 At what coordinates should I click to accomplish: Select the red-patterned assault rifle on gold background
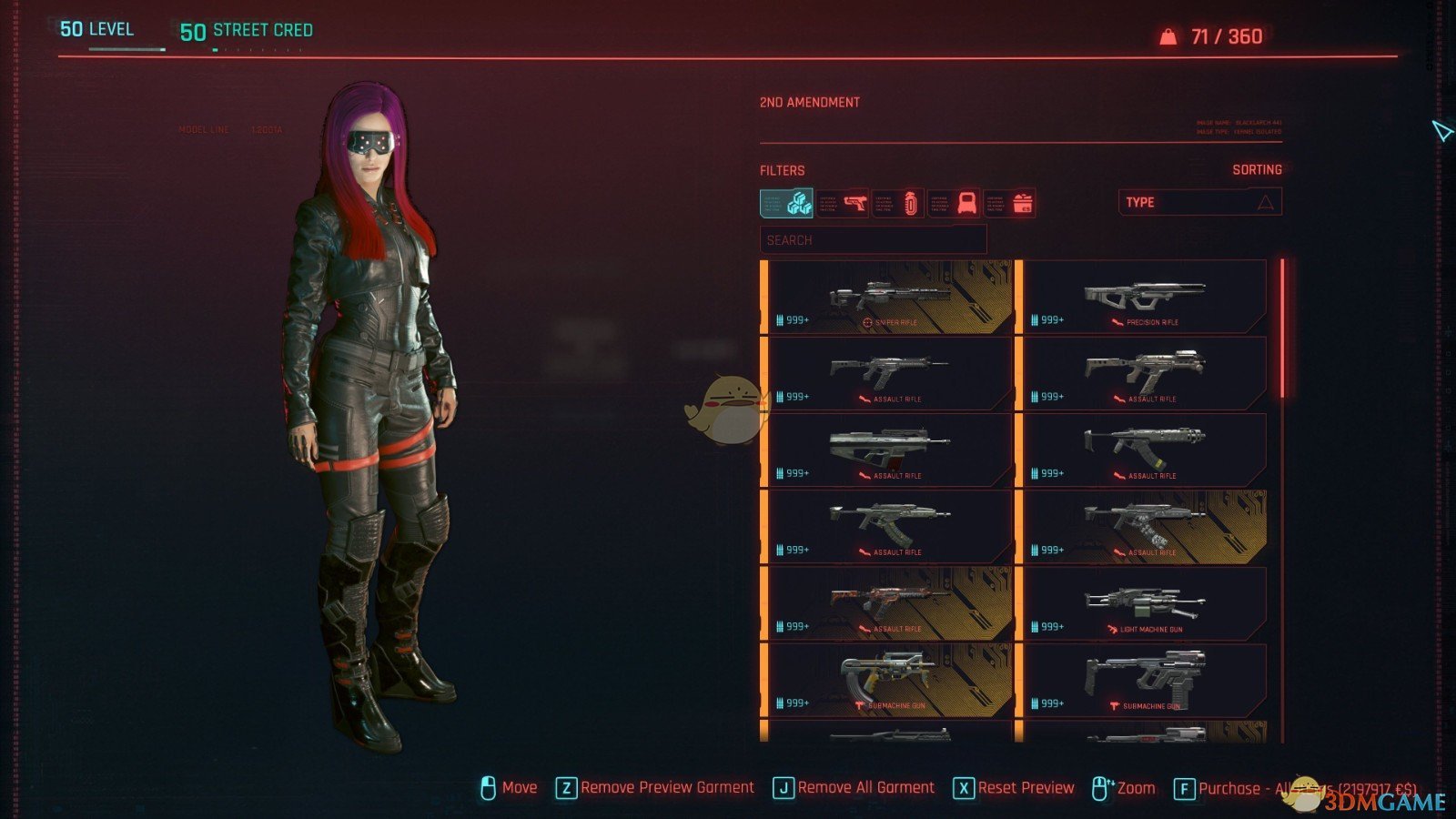[x=889, y=604]
